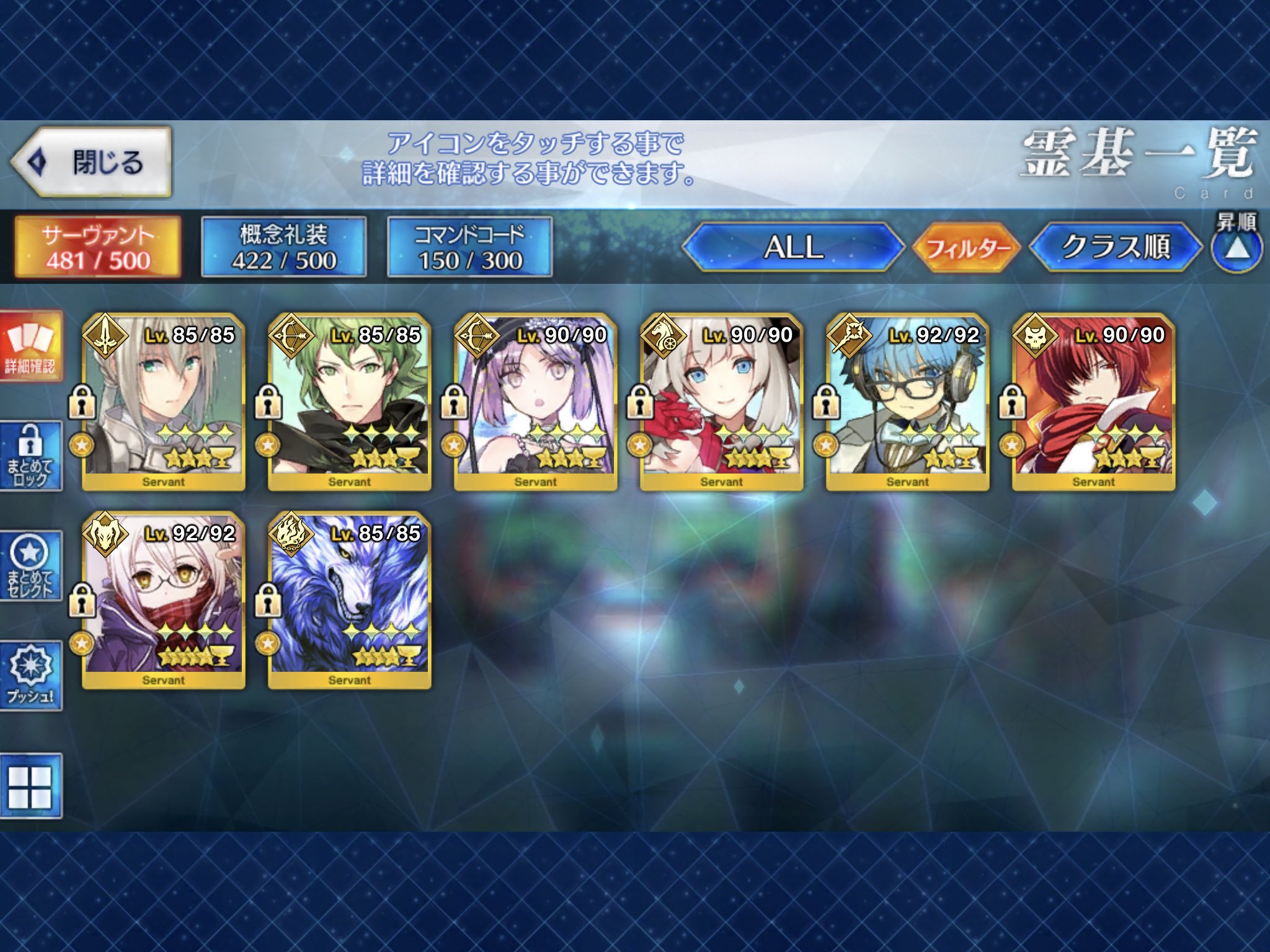Screen dimensions: 1270x952
Task: Select the Rider servant with red gloves
Action: click(x=721, y=402)
